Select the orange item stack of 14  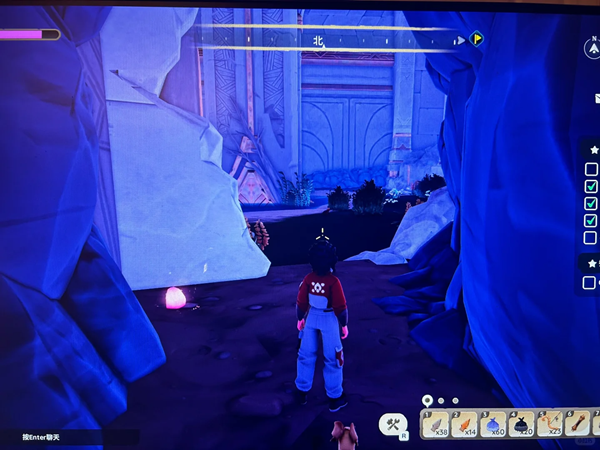click(465, 425)
